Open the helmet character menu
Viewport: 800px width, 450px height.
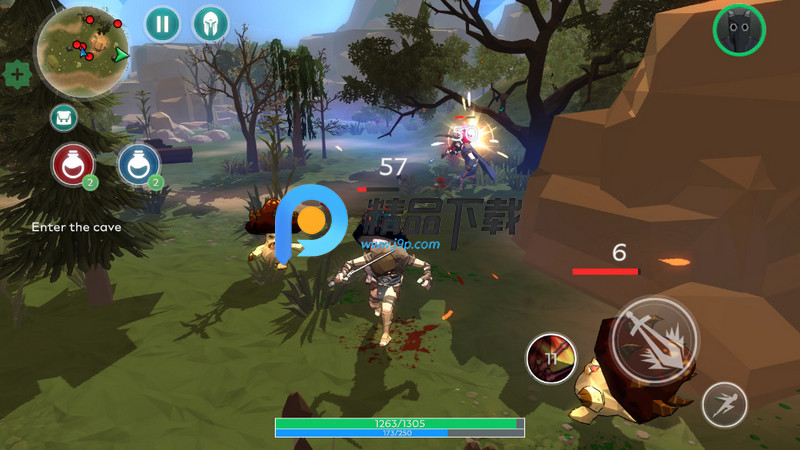coord(210,23)
